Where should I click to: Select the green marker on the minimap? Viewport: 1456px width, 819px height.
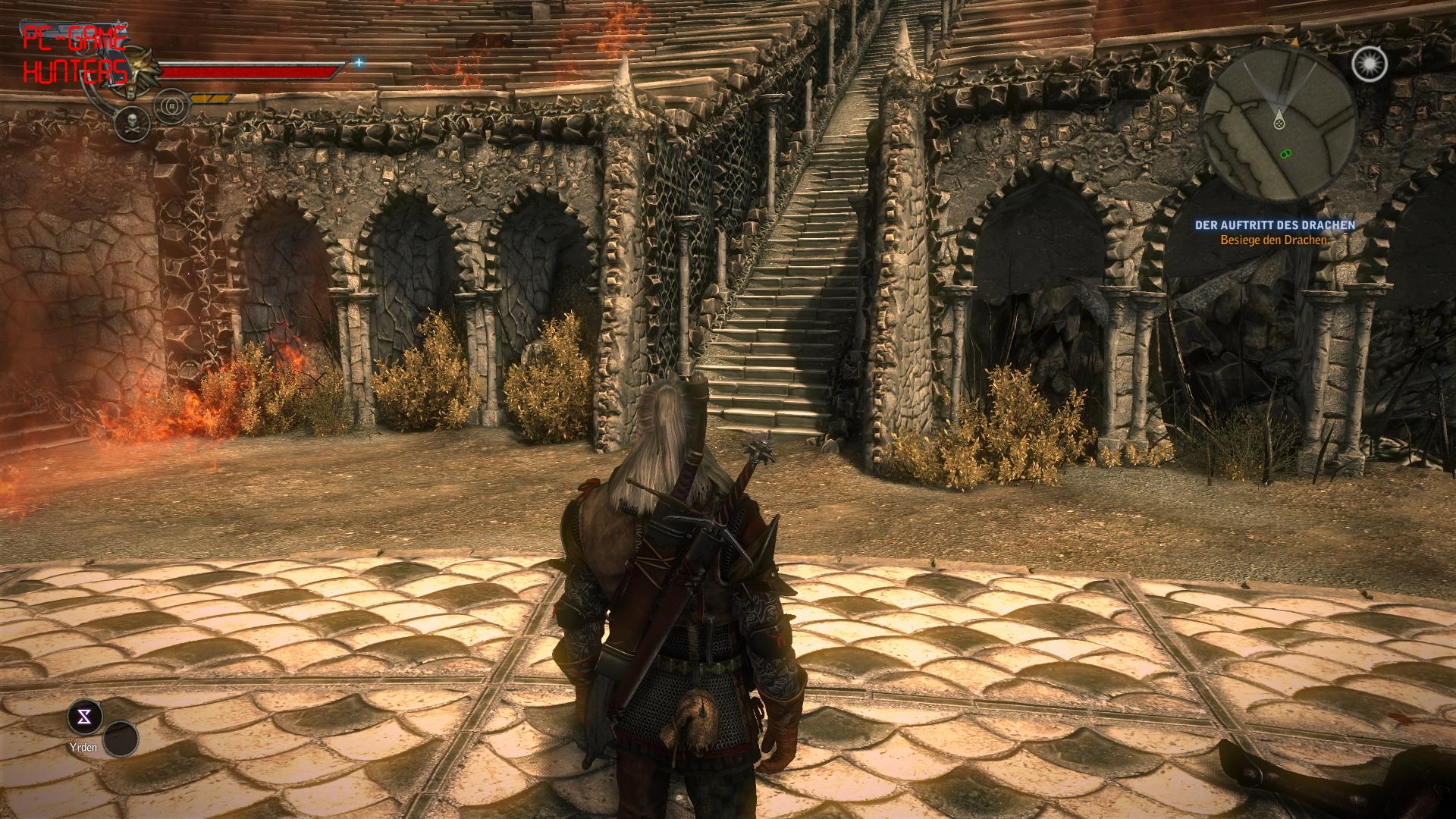[x=1285, y=153]
